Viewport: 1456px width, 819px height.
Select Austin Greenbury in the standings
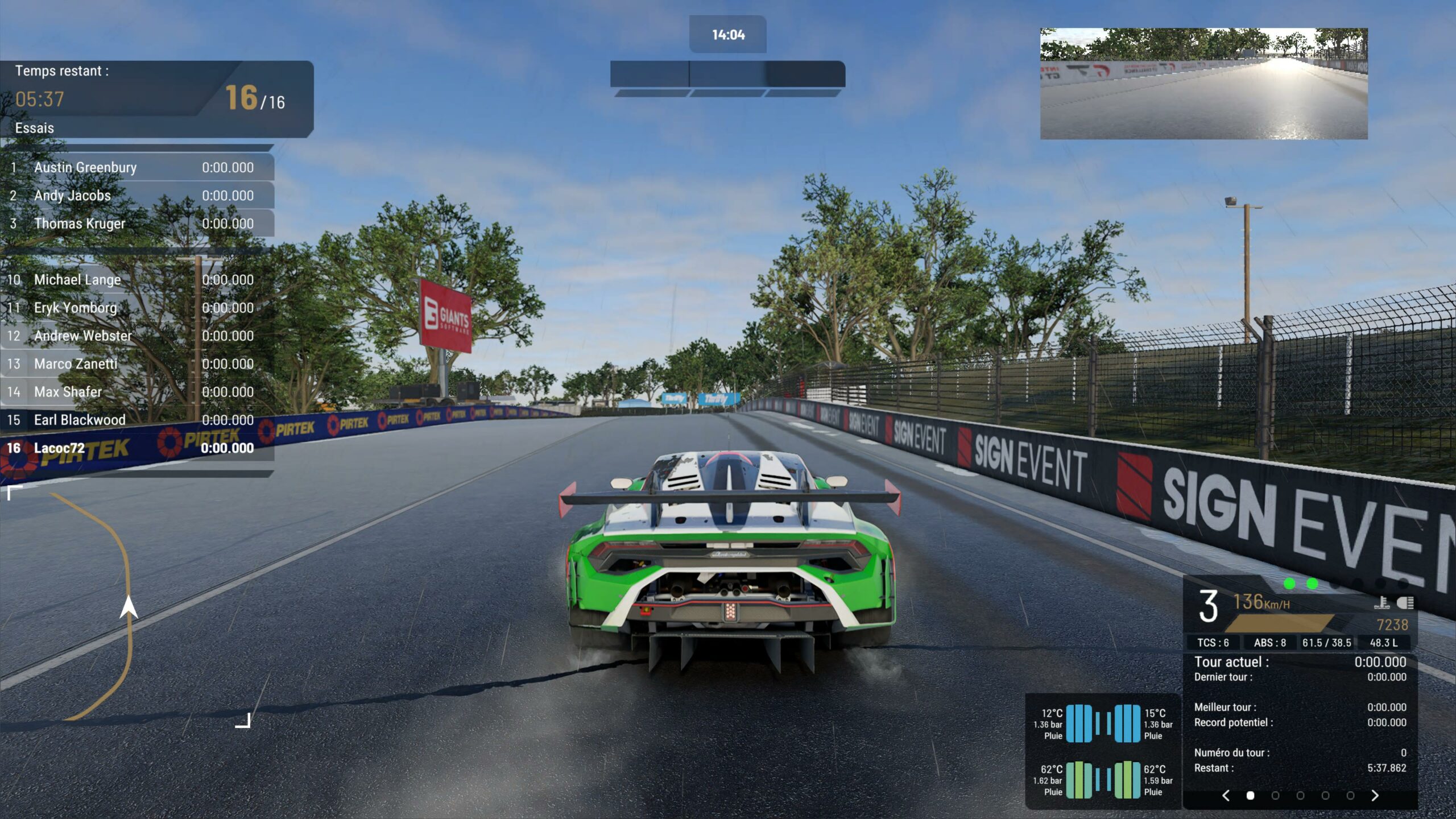(x=136, y=167)
